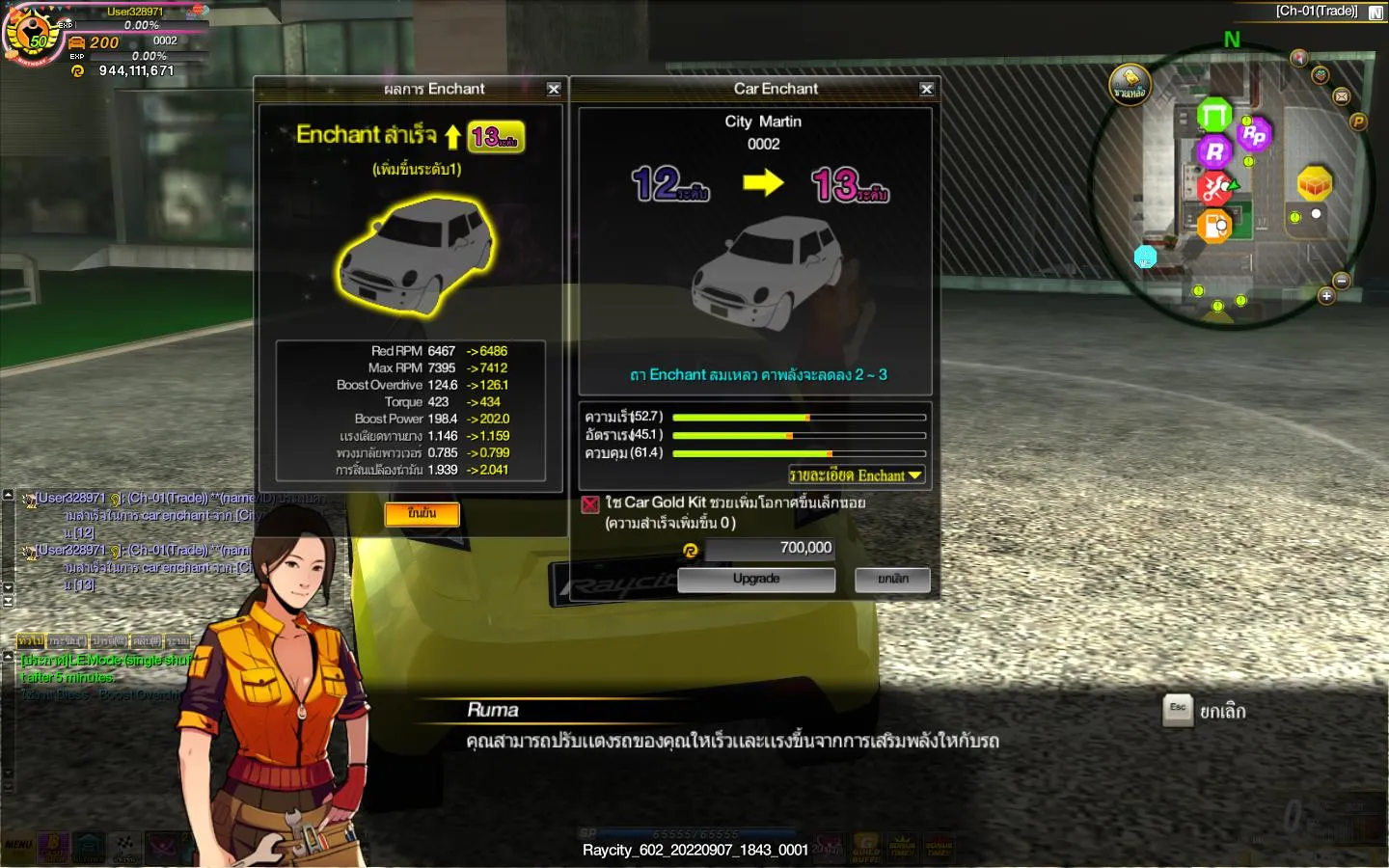Toggle the Car Gold Kit checkbox
Image resolution: width=1389 pixels, height=868 pixels.
pos(590,503)
